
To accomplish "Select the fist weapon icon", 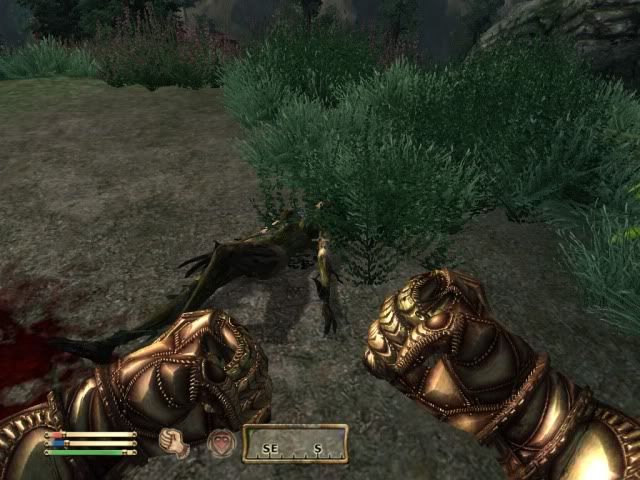I will click(x=176, y=443).
